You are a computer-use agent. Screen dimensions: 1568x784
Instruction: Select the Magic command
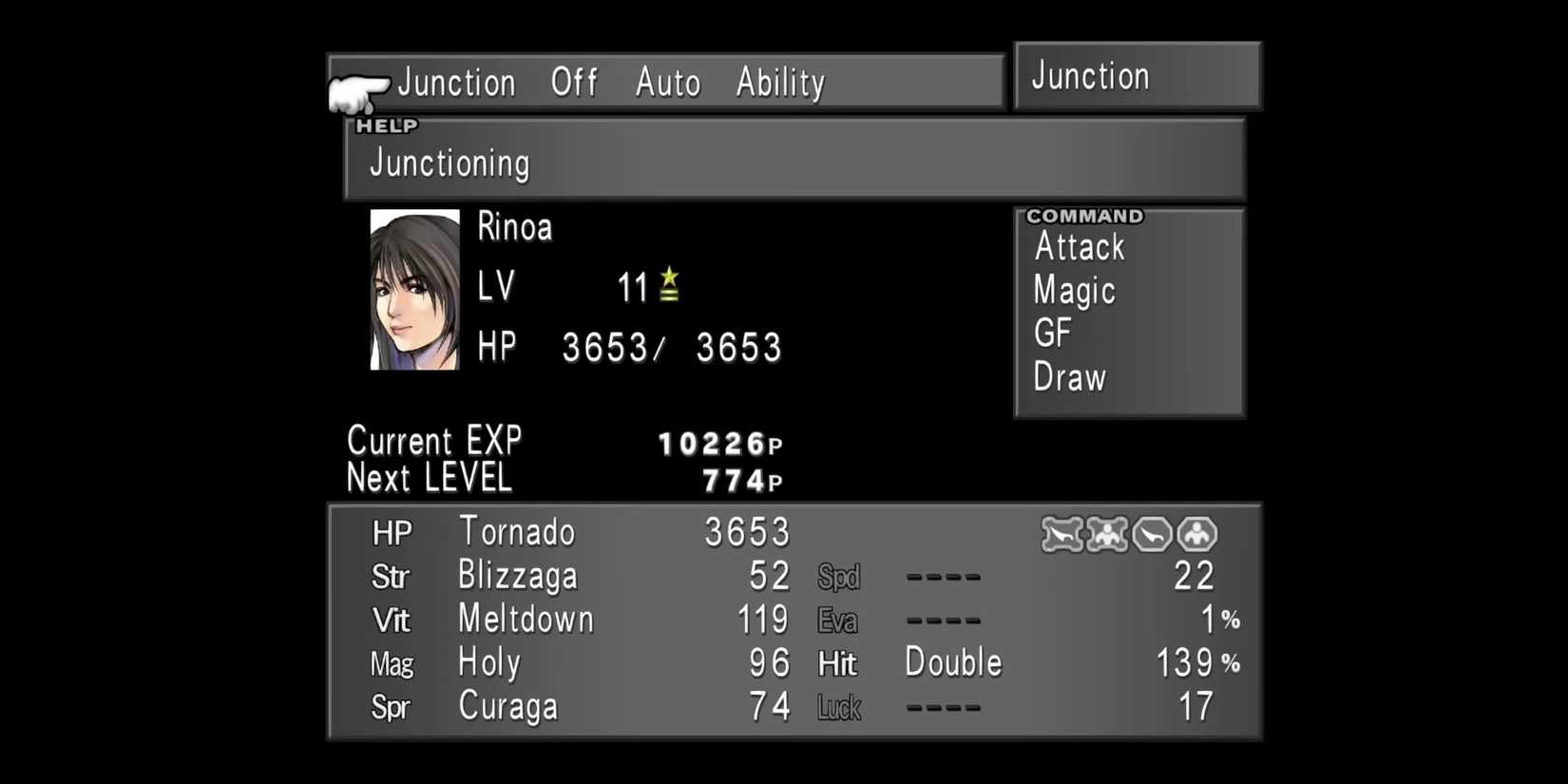(x=1073, y=291)
